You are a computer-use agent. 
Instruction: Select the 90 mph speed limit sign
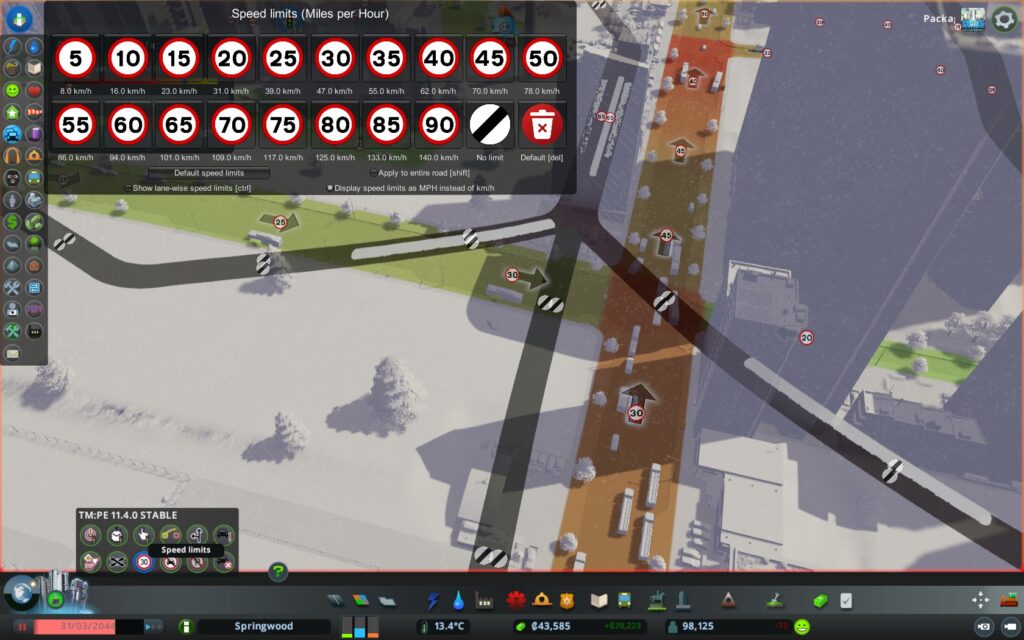pos(438,126)
